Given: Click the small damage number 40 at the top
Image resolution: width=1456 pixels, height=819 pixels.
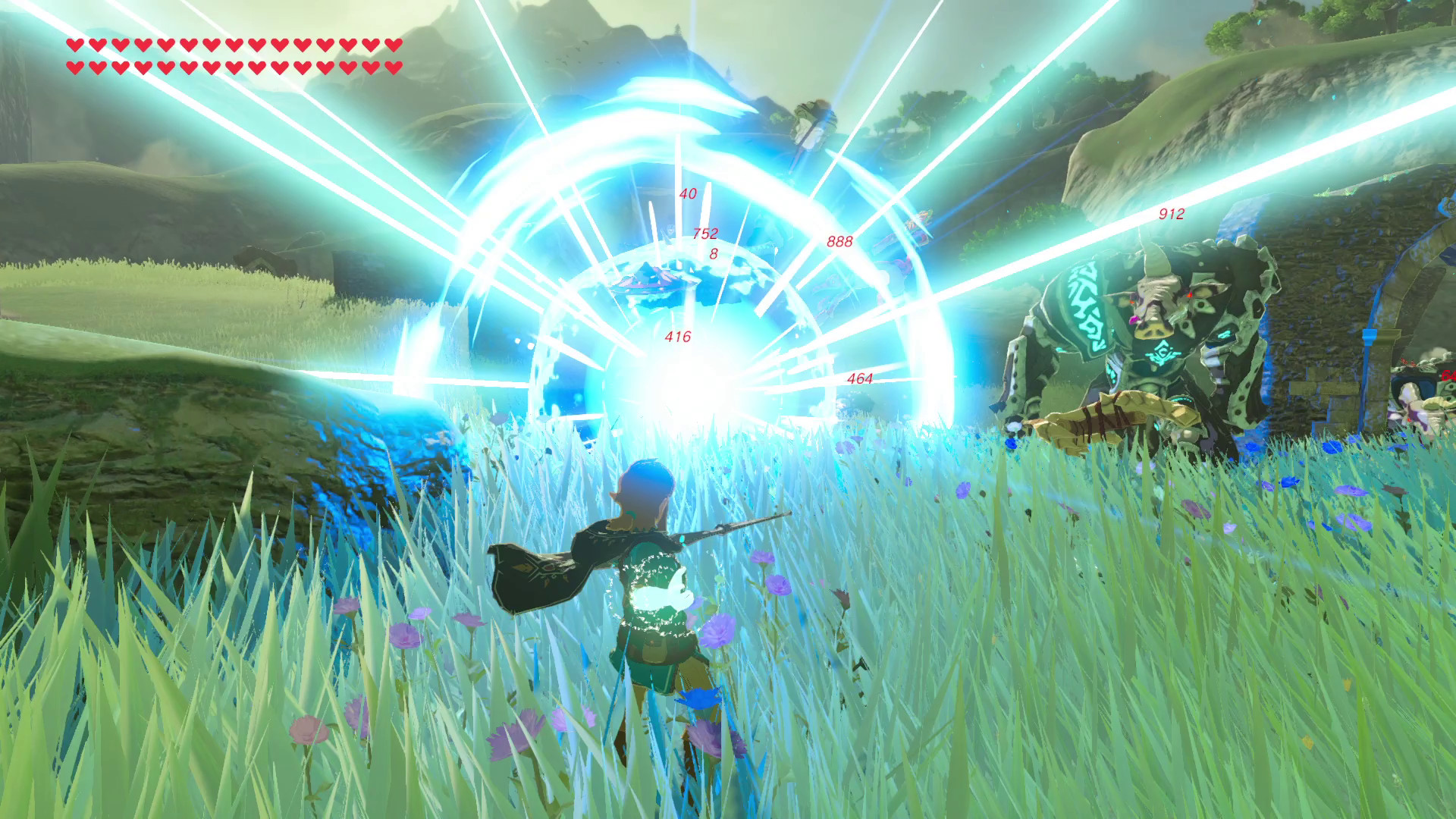Looking at the screenshot, I should pyautogui.click(x=687, y=194).
